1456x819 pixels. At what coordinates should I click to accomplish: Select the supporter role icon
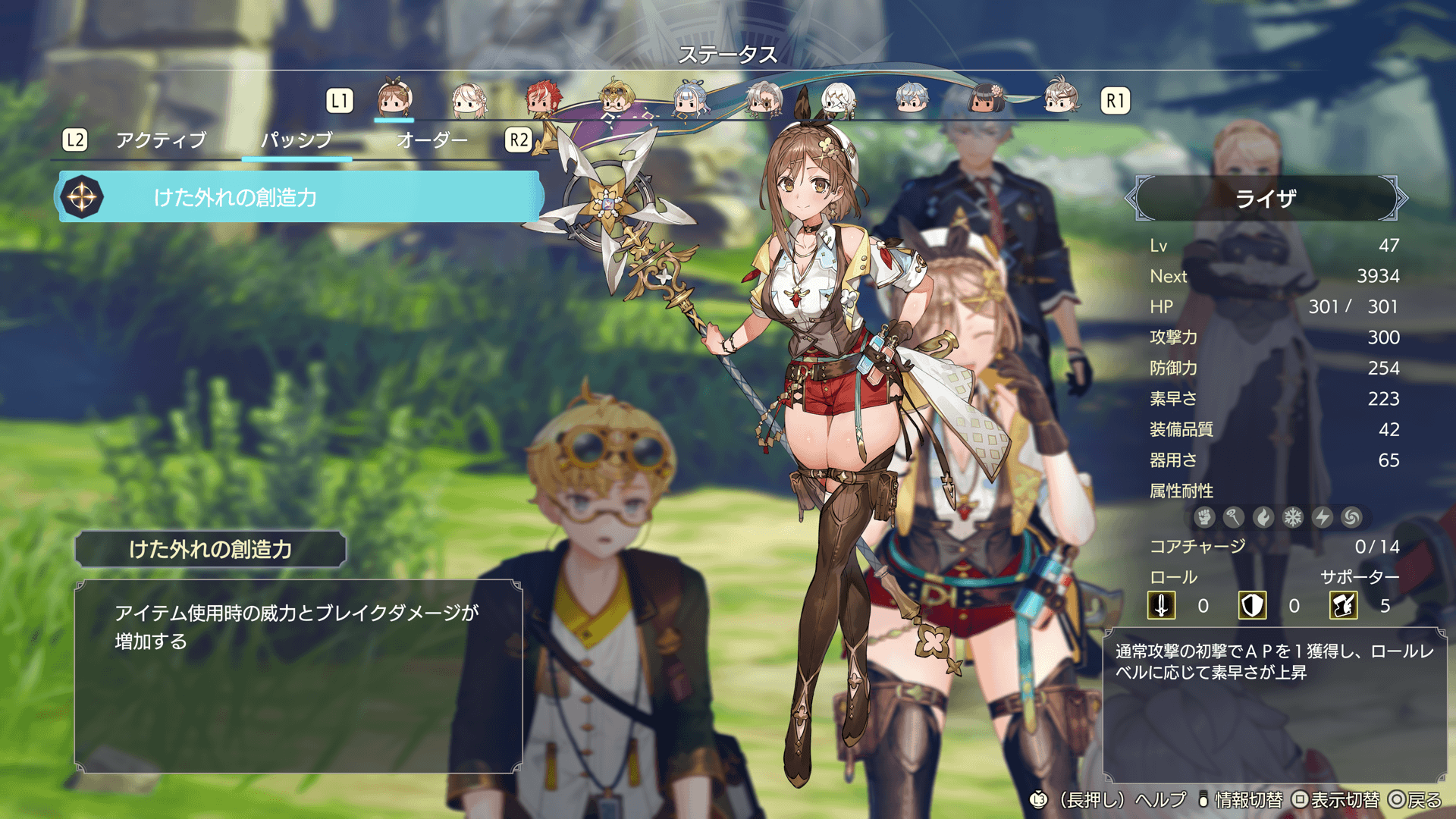[1343, 606]
